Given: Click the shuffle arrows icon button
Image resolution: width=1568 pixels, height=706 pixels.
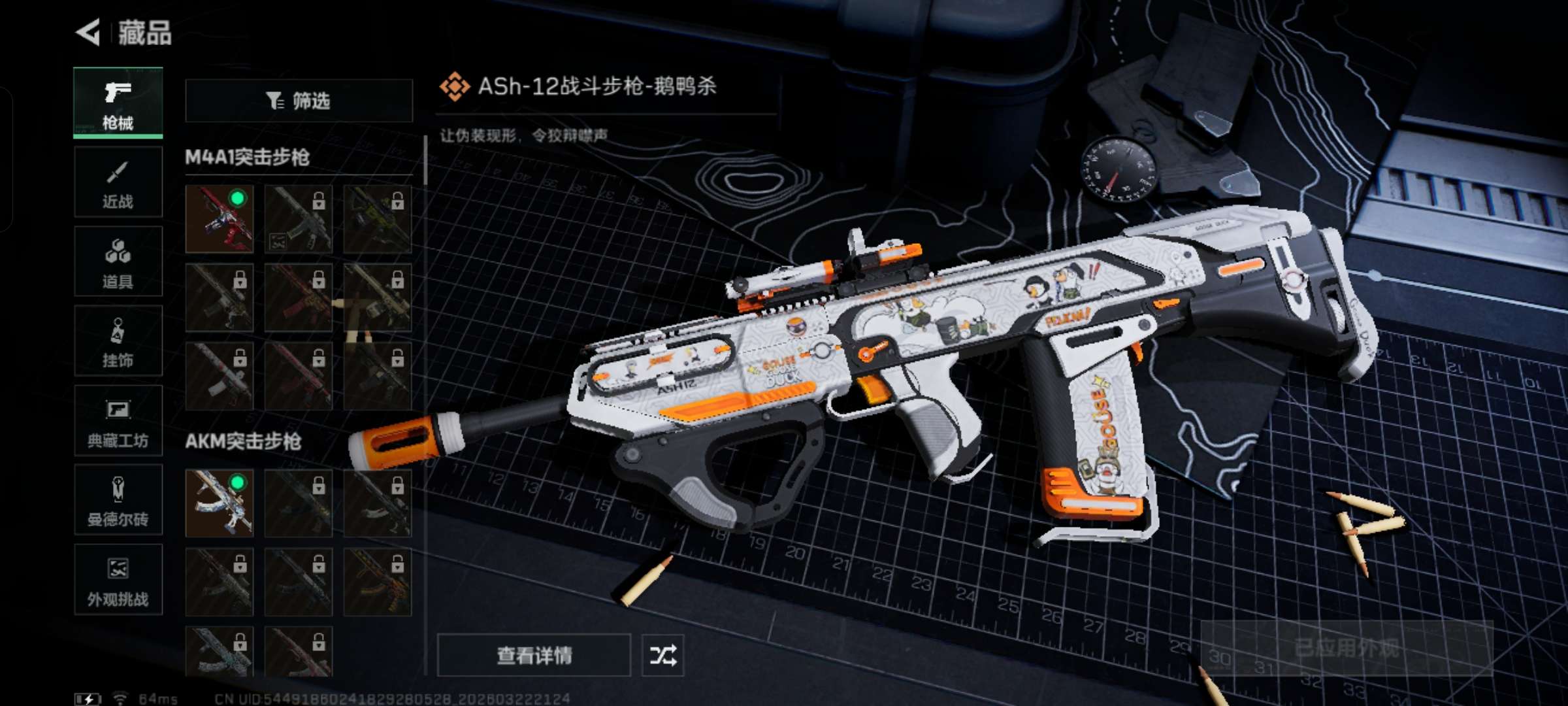Looking at the screenshot, I should tap(662, 655).
